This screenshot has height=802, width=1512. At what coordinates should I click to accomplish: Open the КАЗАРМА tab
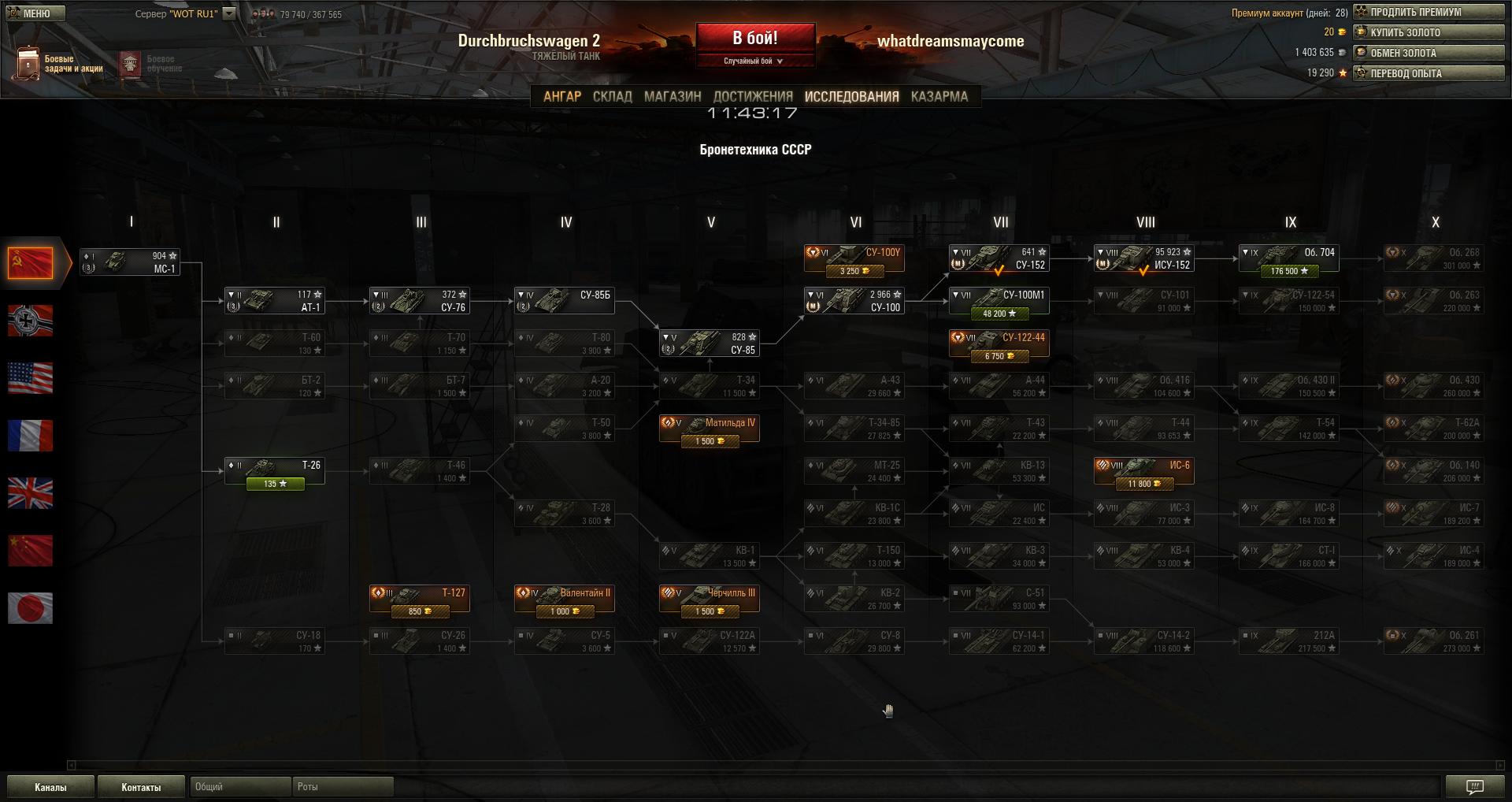(x=939, y=96)
